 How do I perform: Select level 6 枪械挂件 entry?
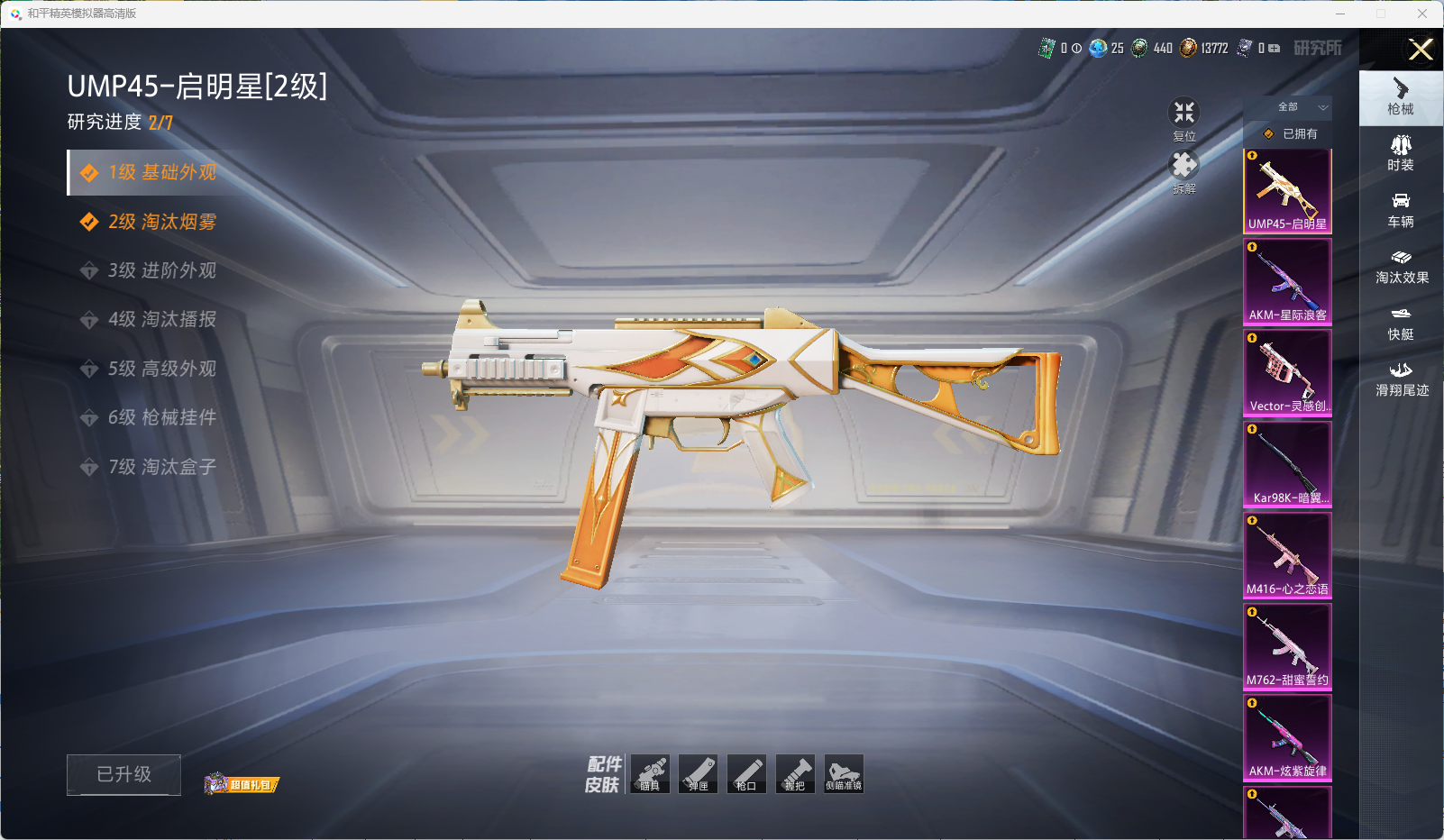[162, 417]
